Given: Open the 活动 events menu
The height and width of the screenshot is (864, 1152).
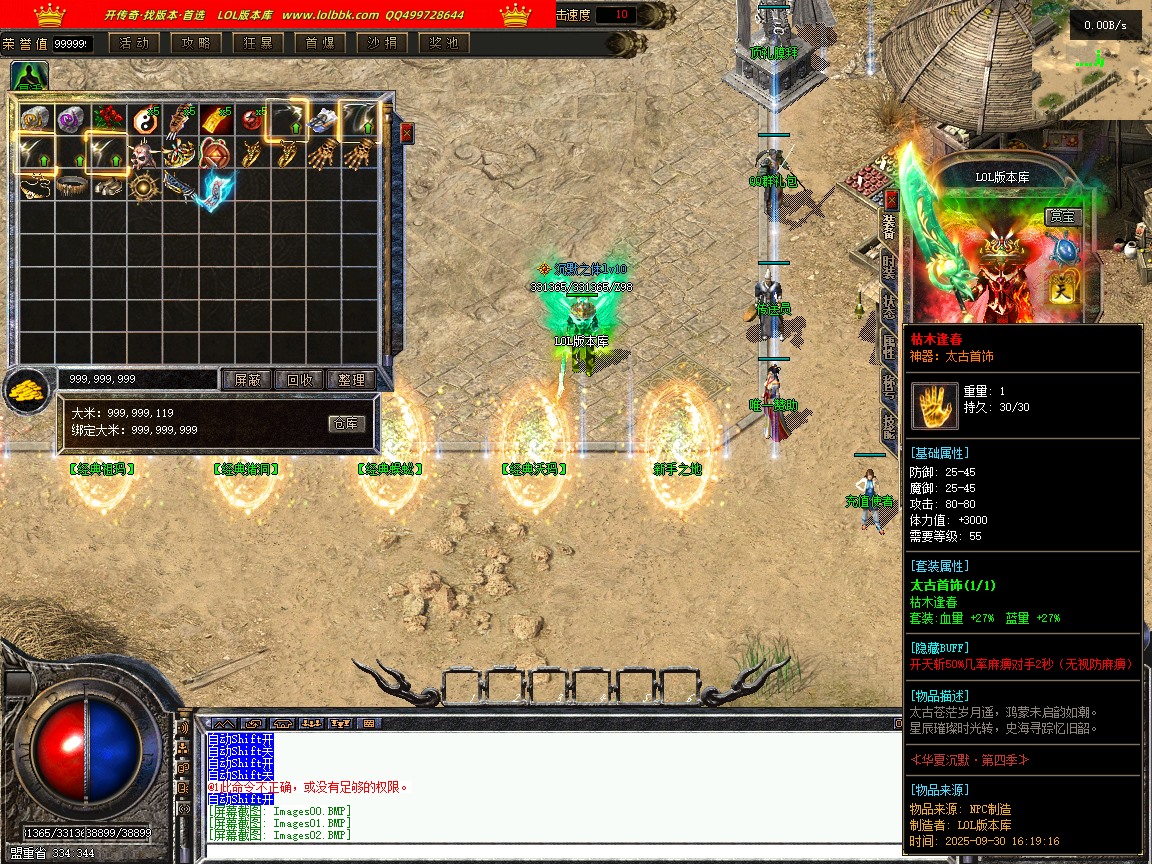Looking at the screenshot, I should tap(133, 43).
